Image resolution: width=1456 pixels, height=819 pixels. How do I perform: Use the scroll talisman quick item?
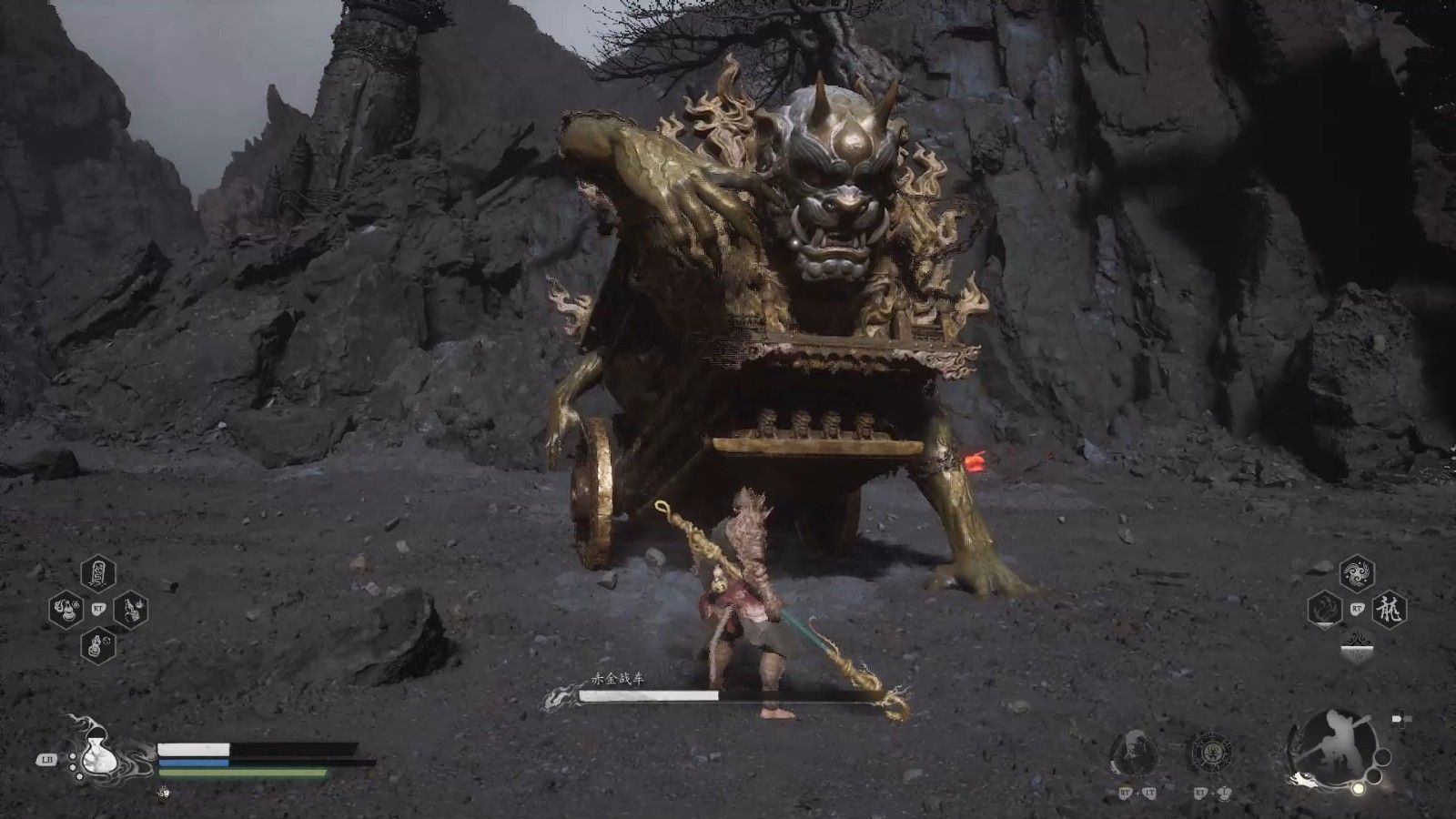point(97,573)
